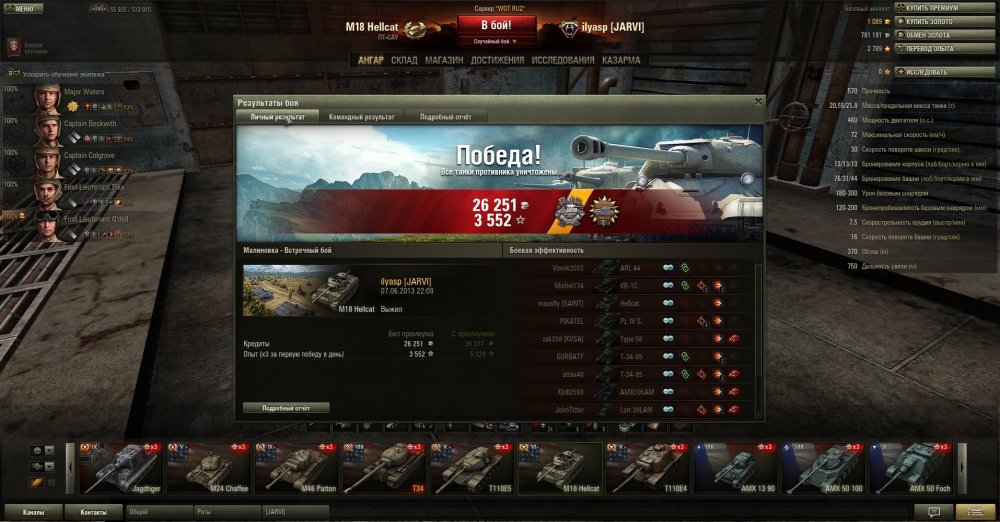
Task: Close the battle results window
Action: [x=758, y=101]
